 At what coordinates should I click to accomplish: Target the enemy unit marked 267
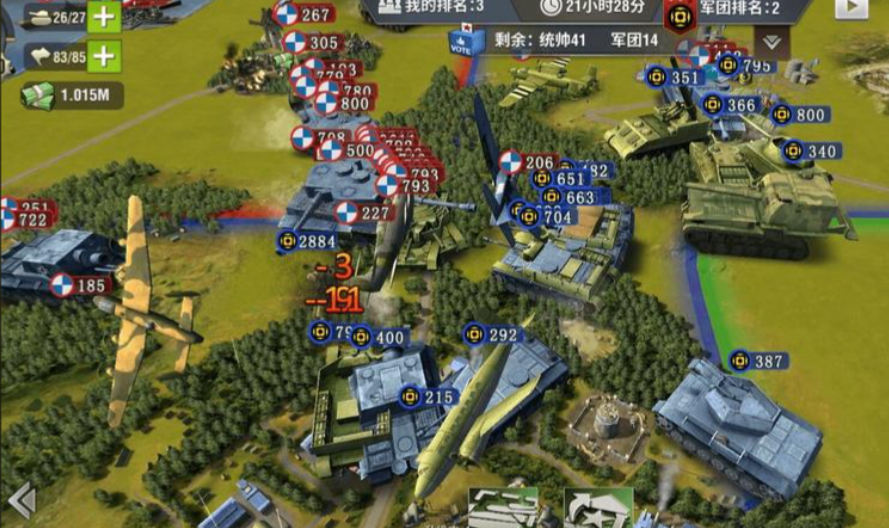coord(305,14)
